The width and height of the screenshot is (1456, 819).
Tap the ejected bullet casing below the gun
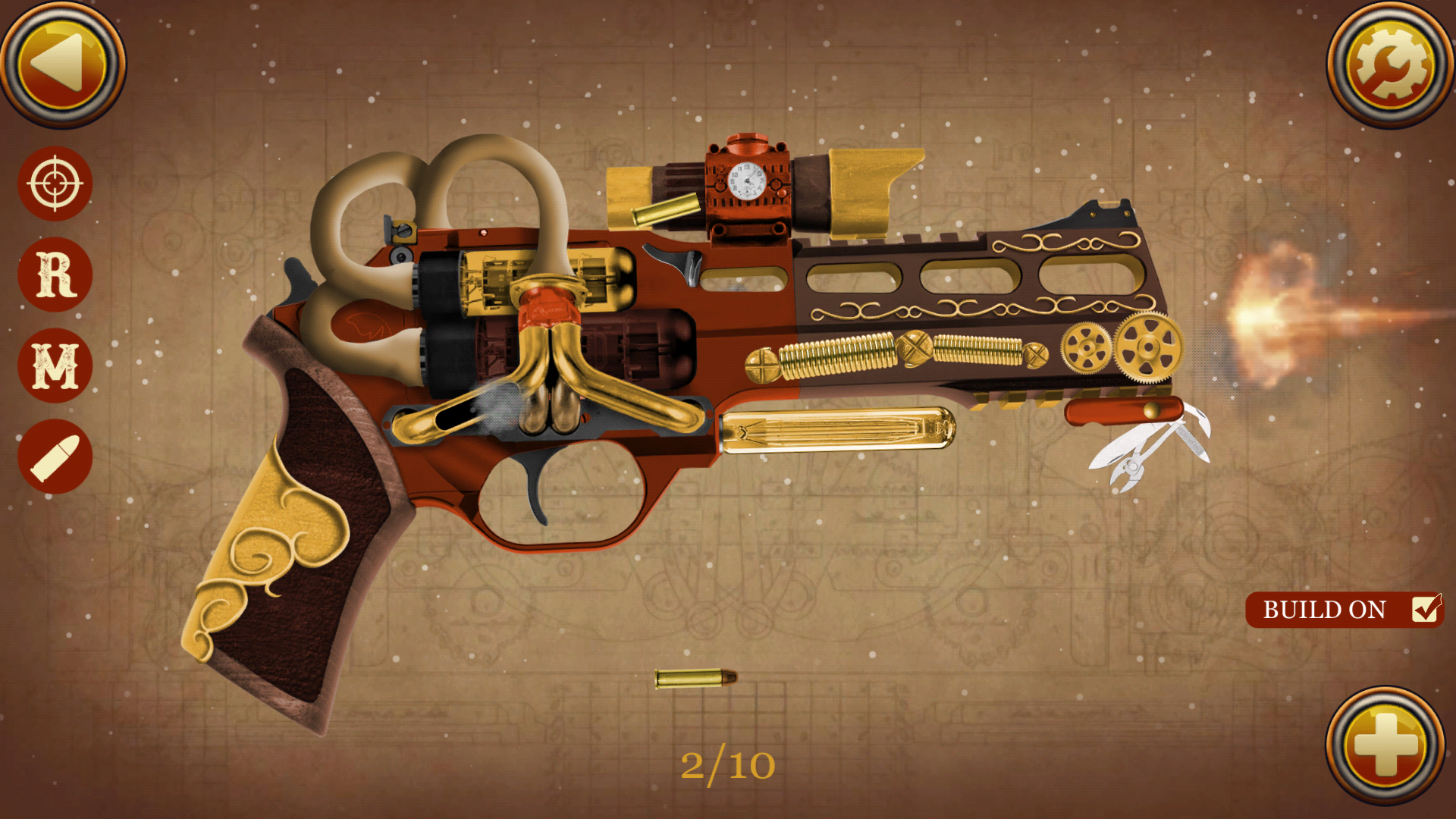point(694,679)
